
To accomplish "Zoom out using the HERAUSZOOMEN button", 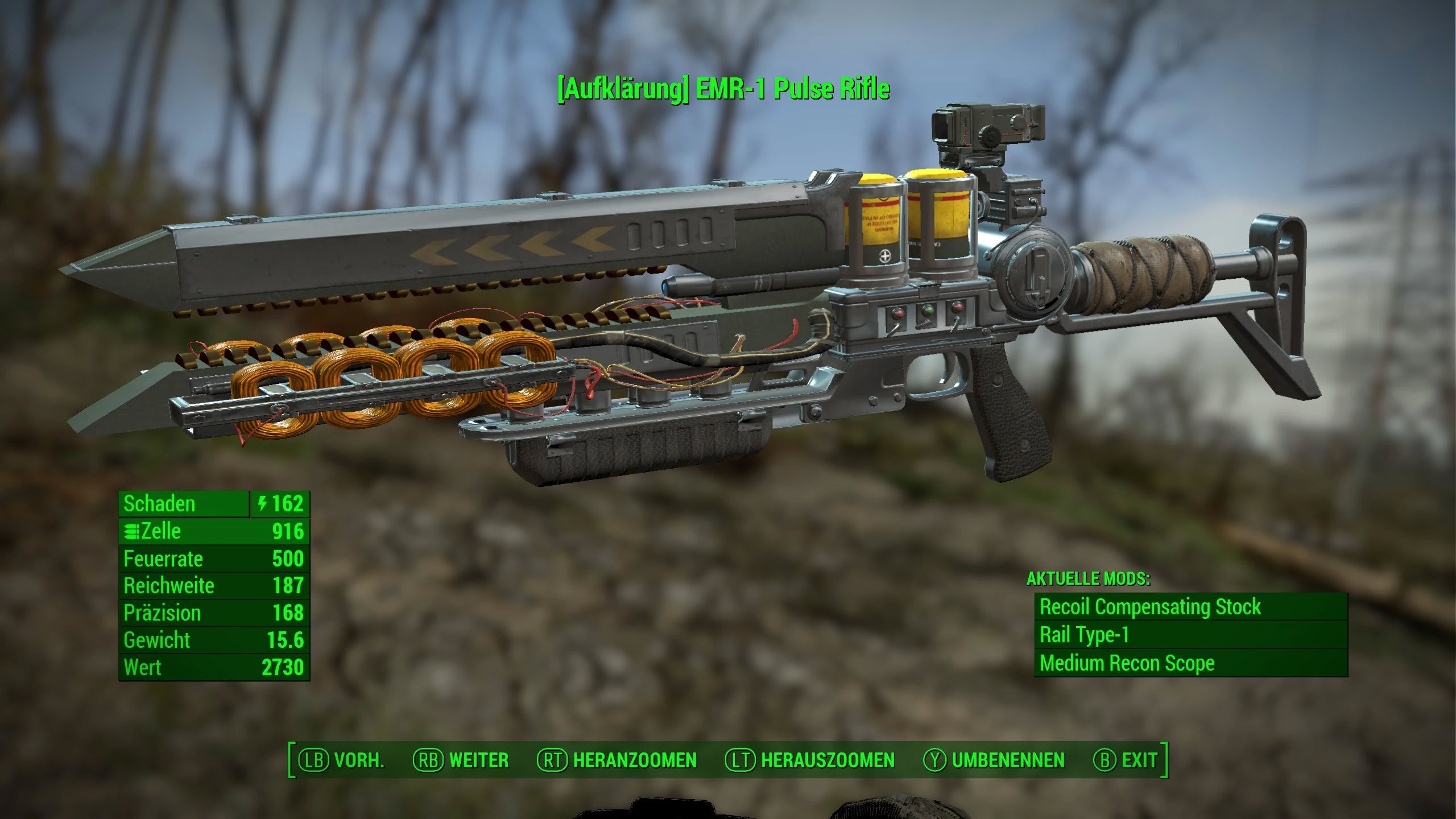I will pyautogui.click(x=810, y=760).
